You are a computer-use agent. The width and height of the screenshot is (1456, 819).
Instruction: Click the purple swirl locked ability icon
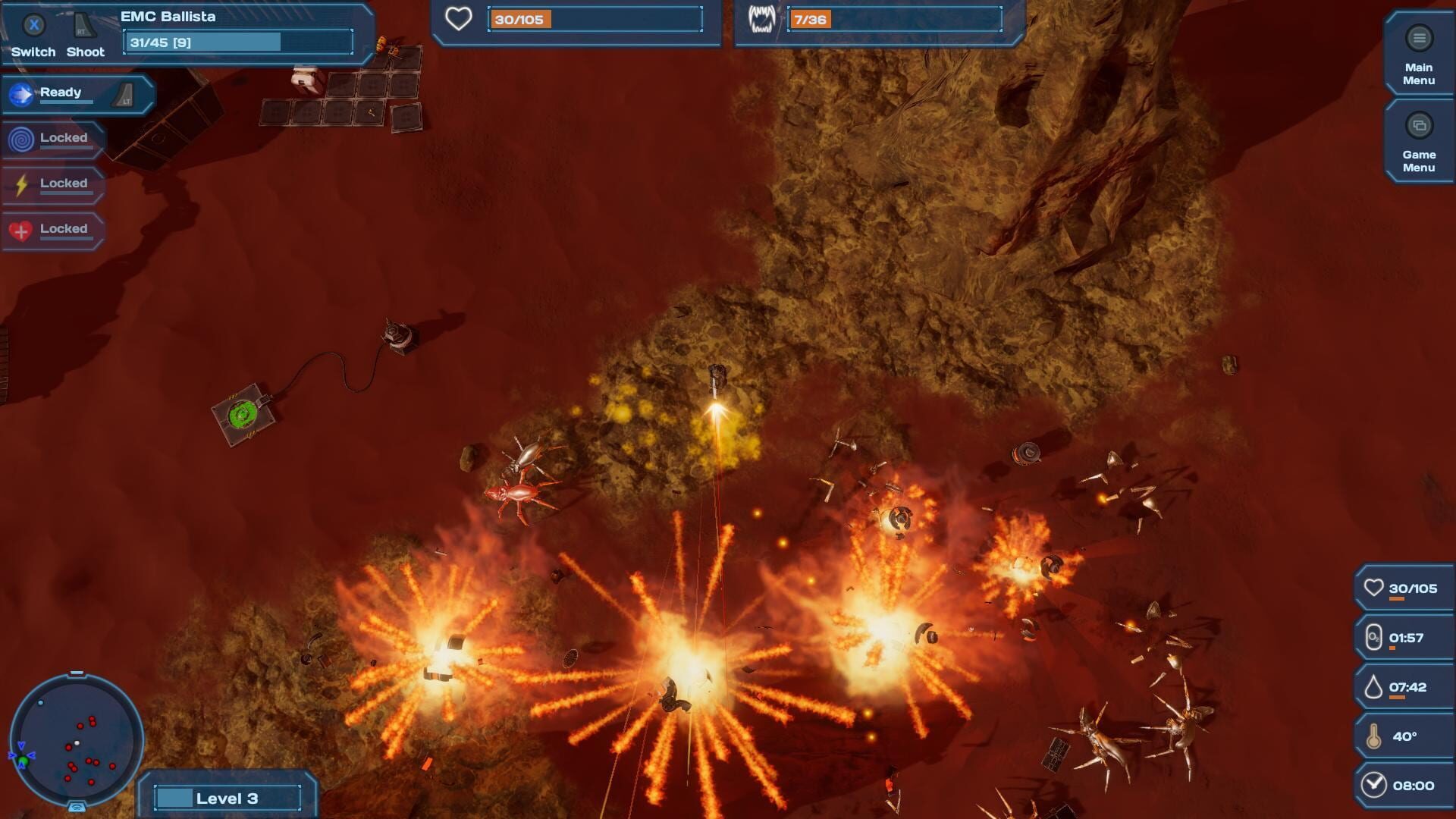(21, 138)
